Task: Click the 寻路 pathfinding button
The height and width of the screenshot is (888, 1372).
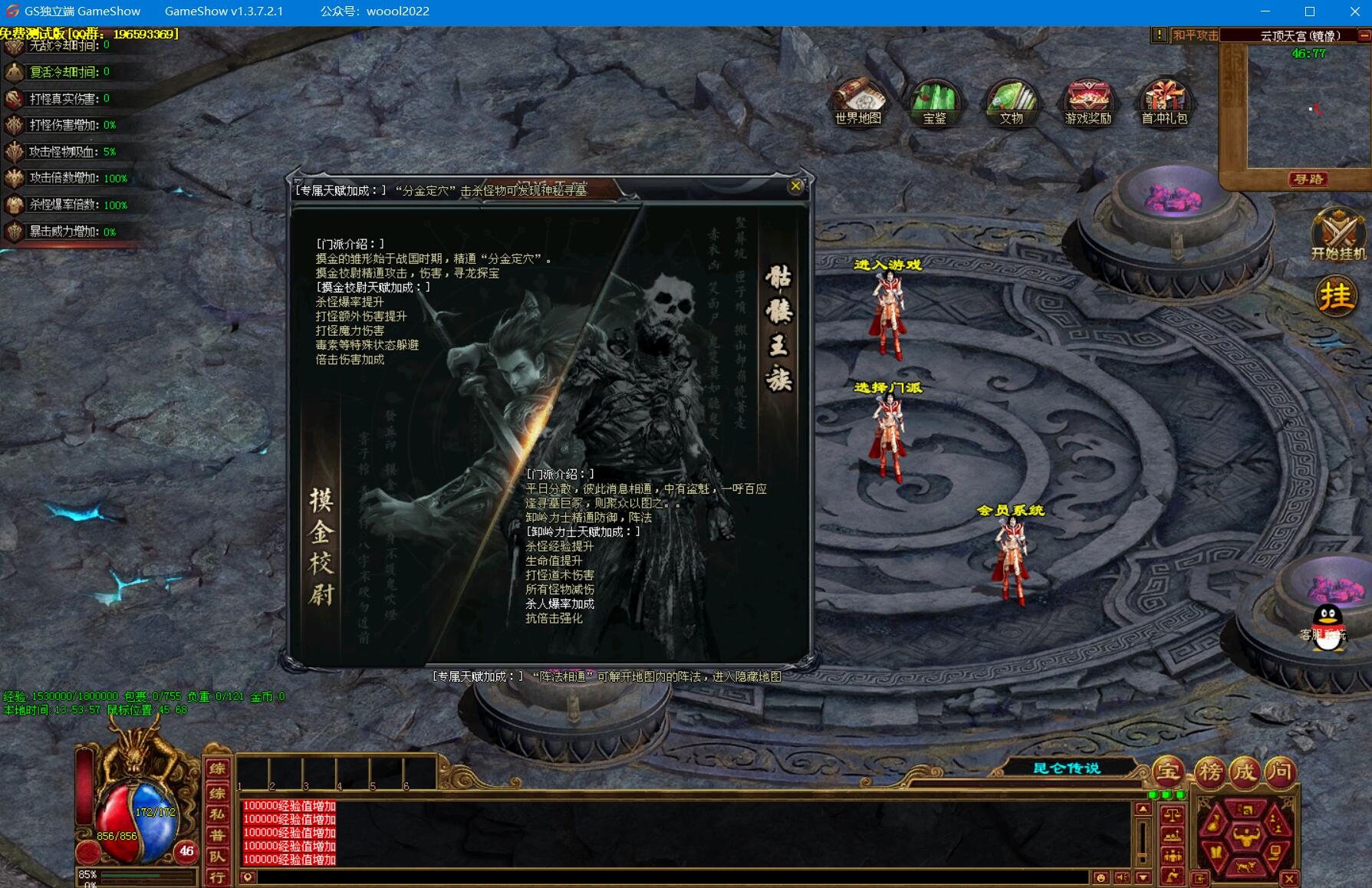Action: 1308,179
